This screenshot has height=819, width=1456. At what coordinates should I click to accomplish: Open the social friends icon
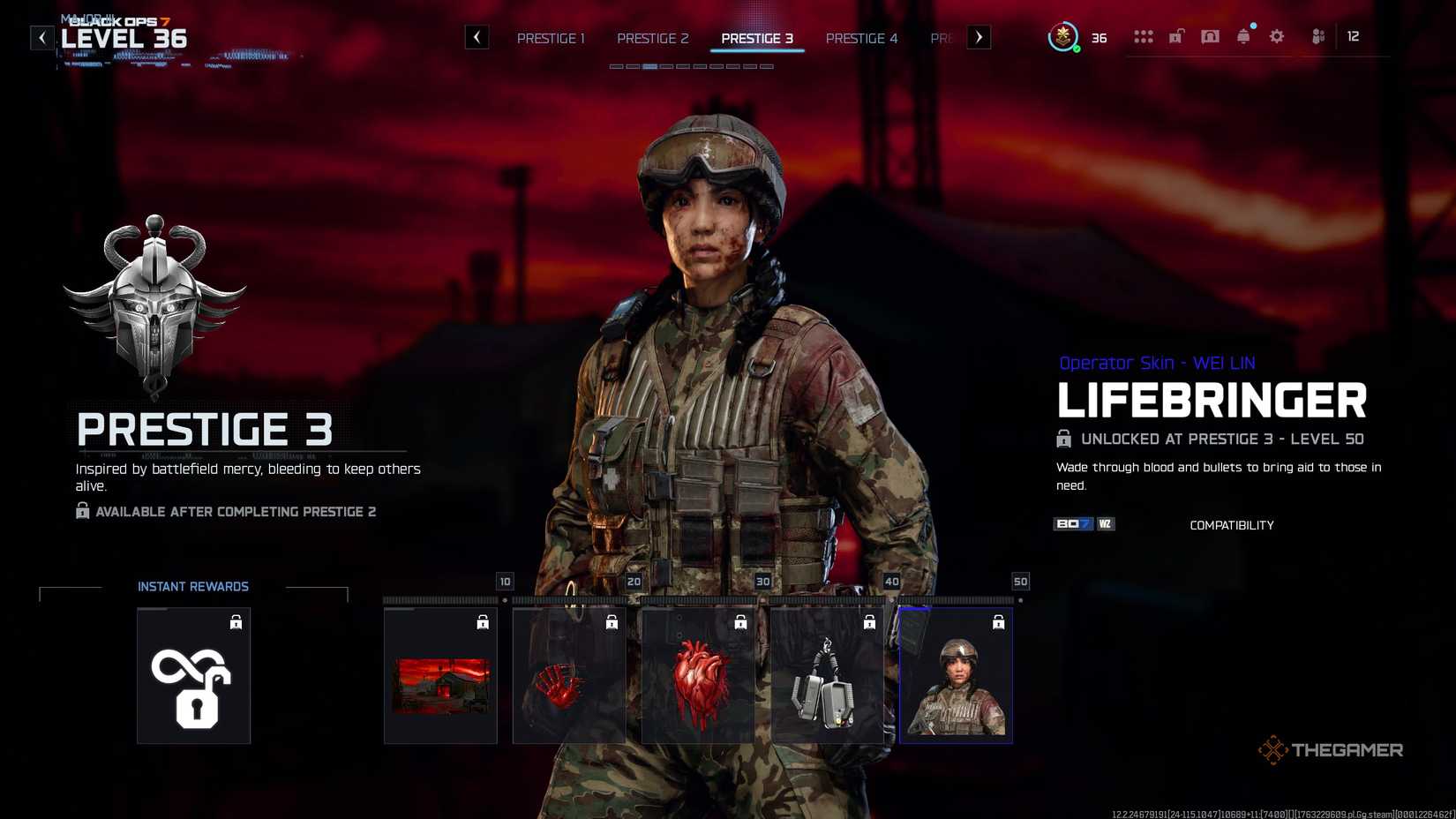[x=1317, y=36]
